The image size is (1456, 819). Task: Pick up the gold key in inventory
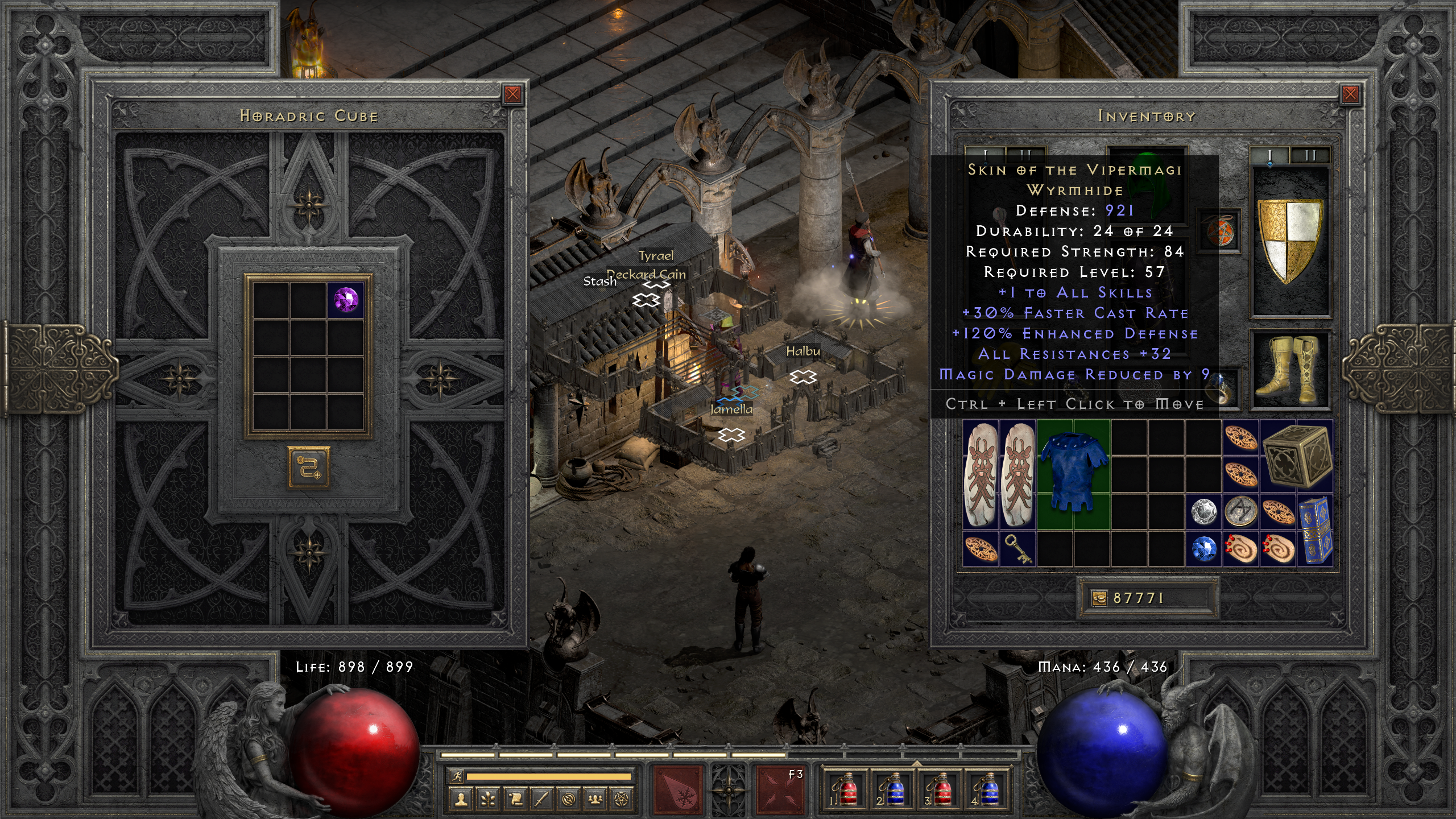tap(1017, 549)
